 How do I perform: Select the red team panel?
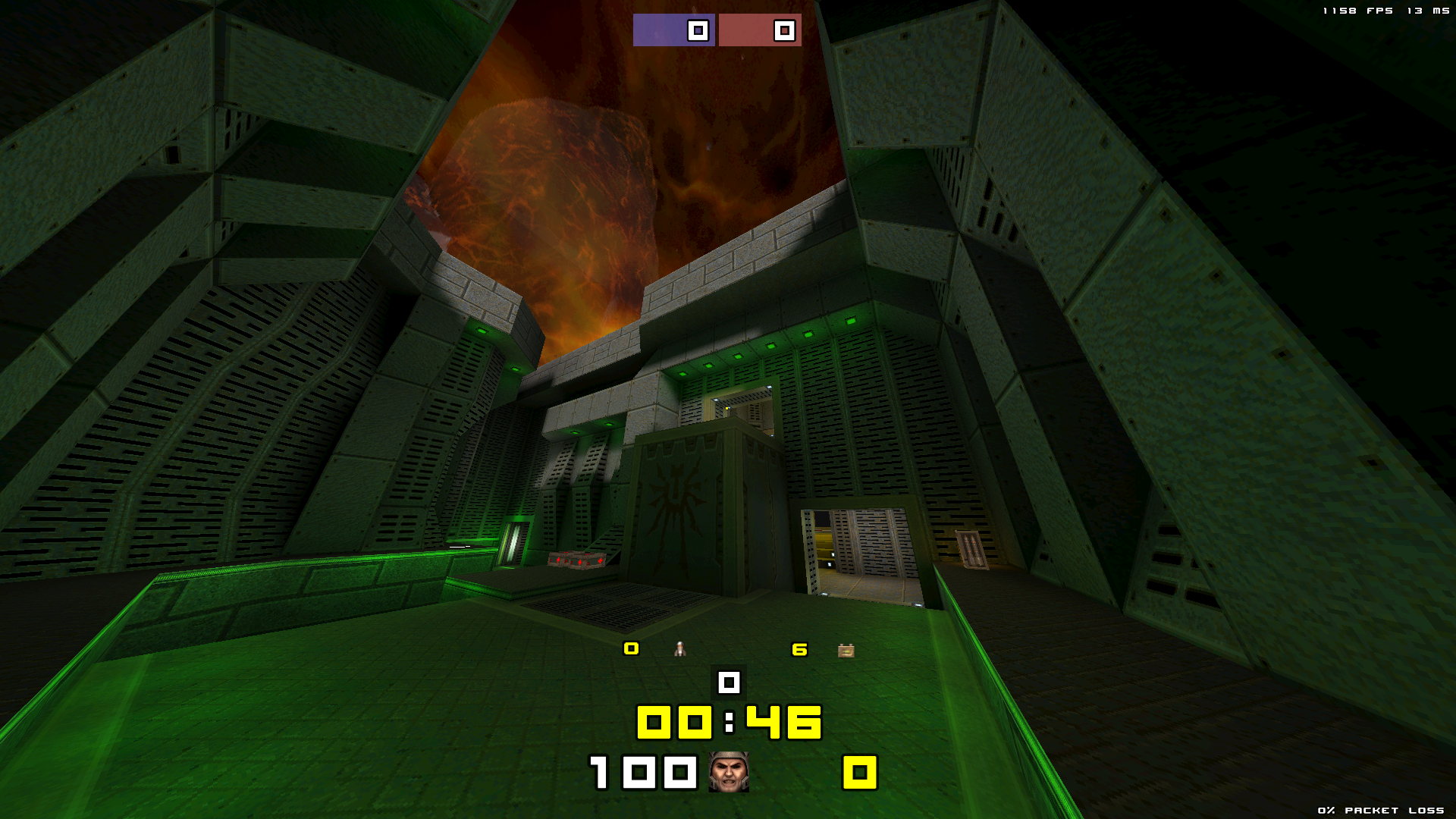[760, 30]
